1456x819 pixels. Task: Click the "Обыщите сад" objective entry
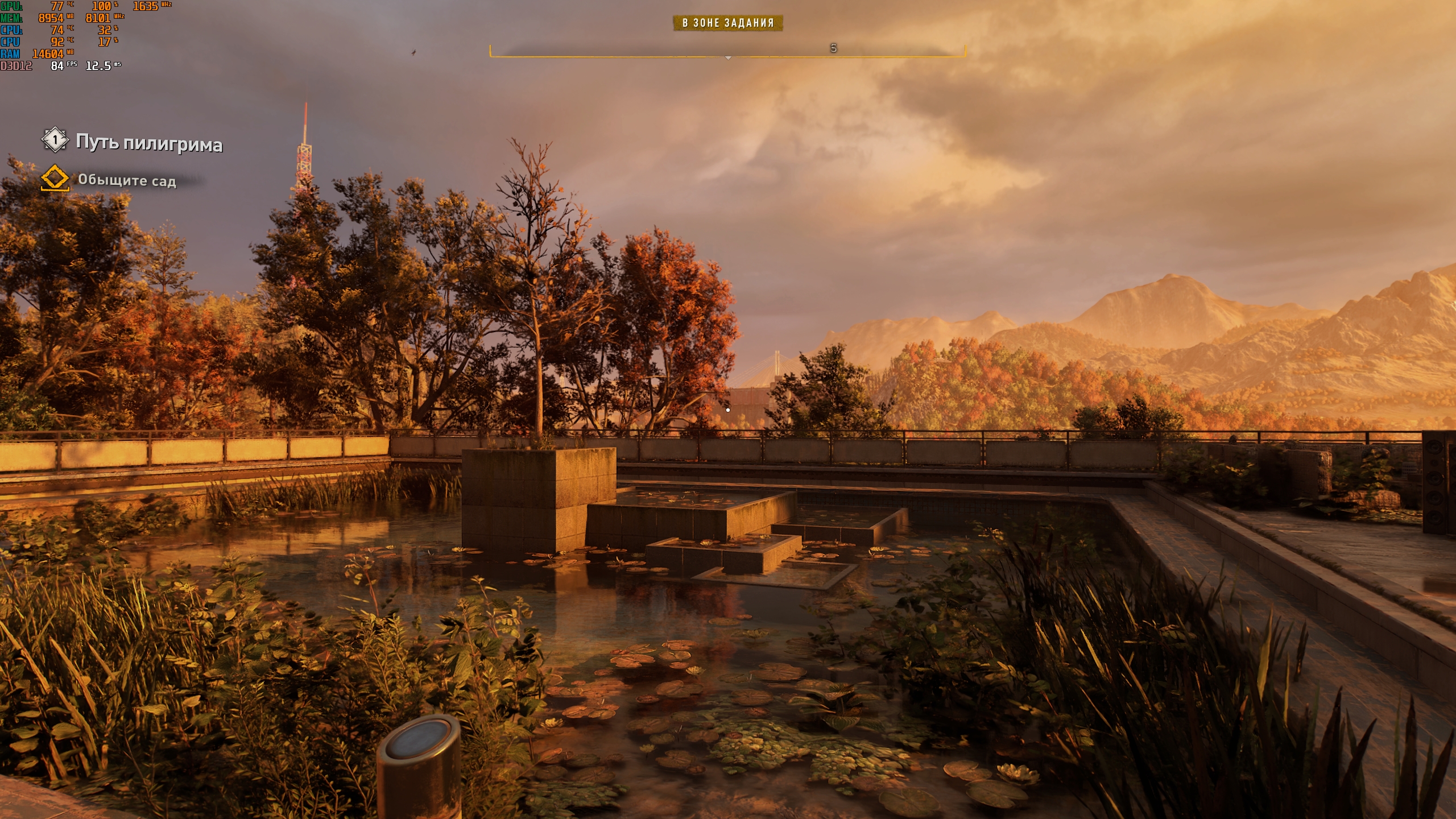point(126,180)
